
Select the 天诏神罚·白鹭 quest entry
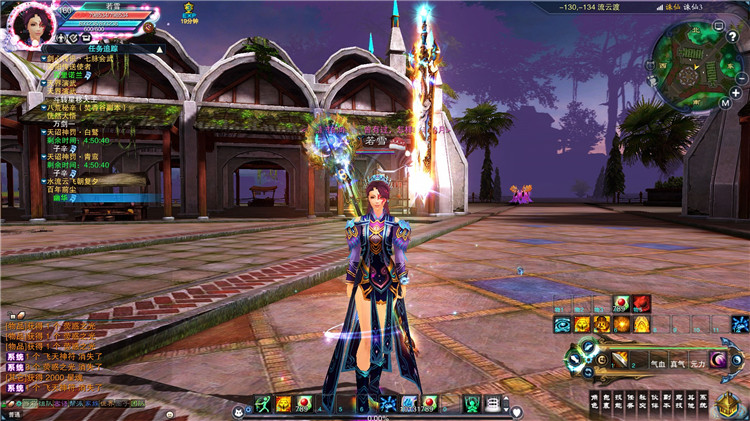point(73,131)
